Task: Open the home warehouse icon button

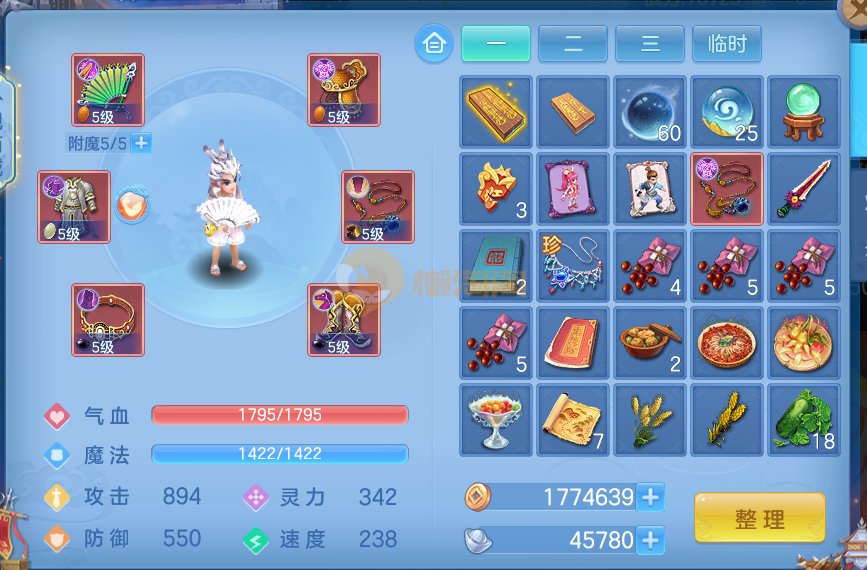Action: 433,44
